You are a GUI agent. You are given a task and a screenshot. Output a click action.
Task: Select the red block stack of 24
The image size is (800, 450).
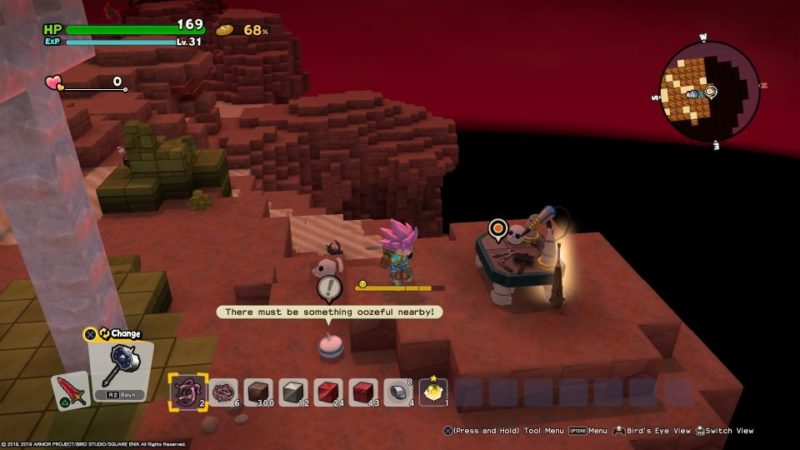[328, 392]
